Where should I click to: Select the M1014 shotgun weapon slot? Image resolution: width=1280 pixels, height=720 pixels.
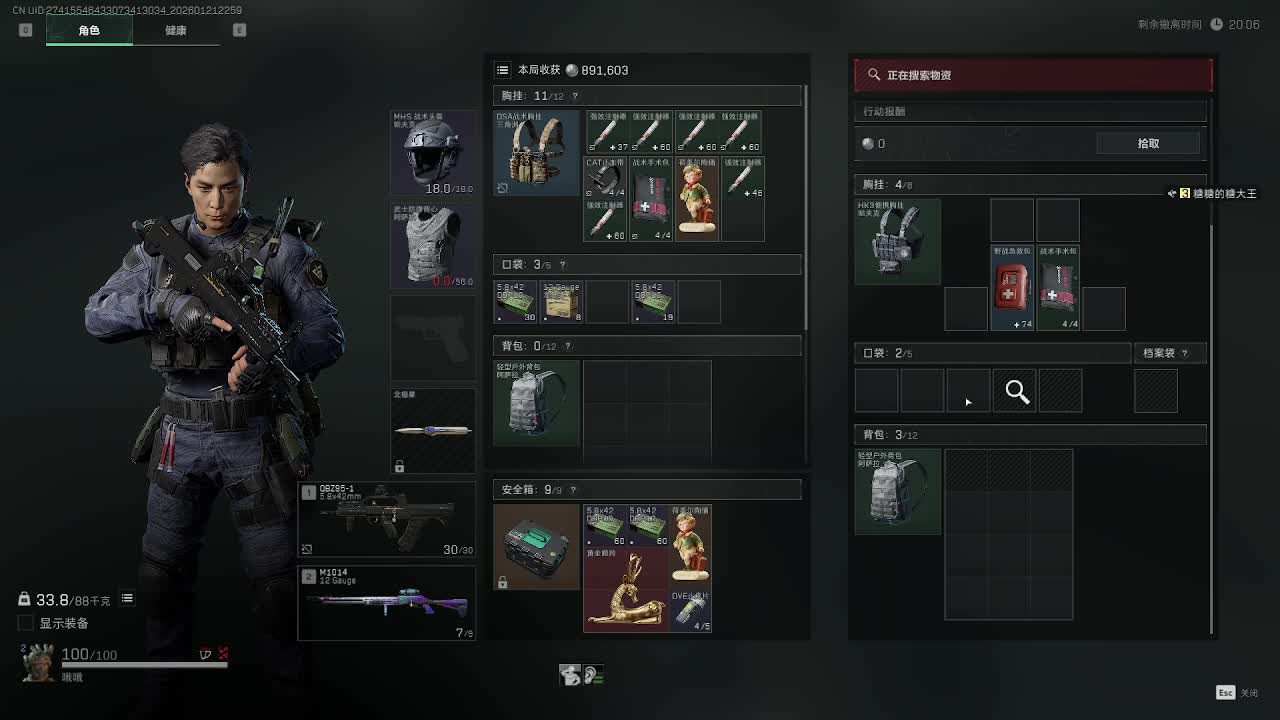[x=387, y=603]
